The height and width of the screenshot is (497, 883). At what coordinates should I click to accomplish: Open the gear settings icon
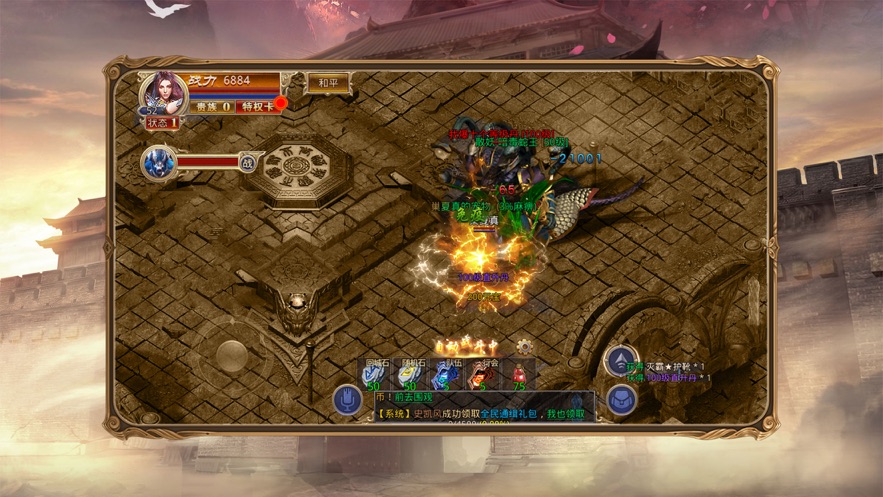525,346
